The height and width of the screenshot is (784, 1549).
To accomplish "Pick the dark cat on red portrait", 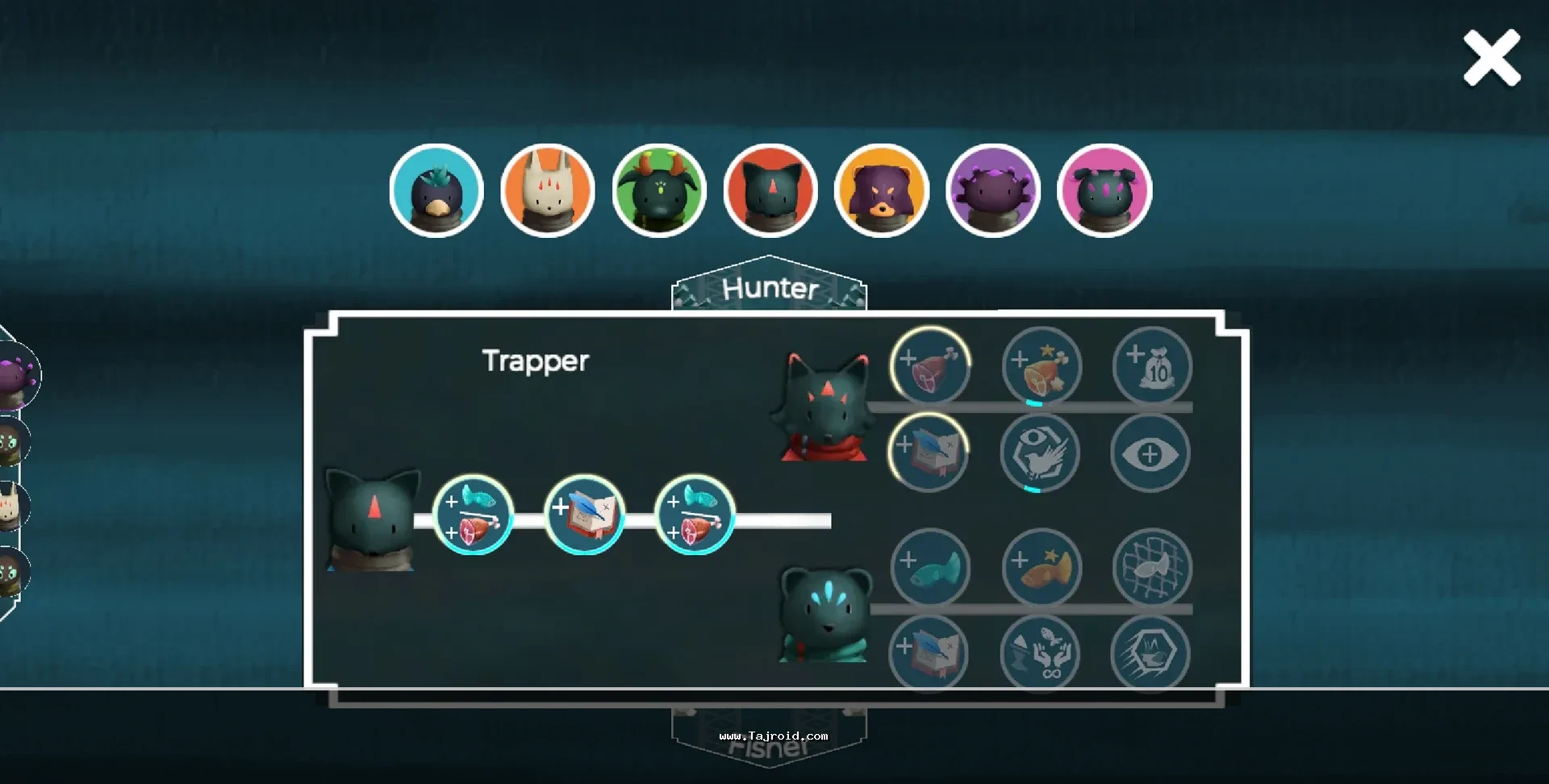I will [x=770, y=191].
